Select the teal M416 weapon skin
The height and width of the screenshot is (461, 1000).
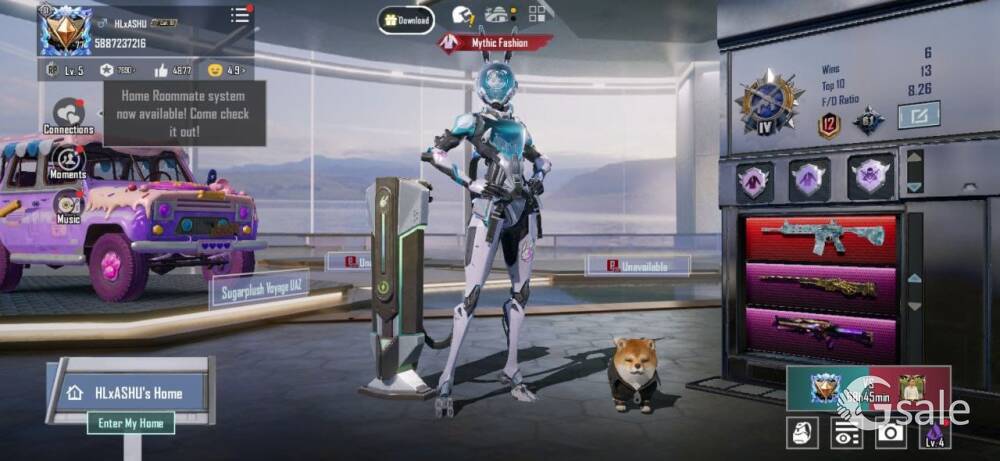tap(820, 238)
